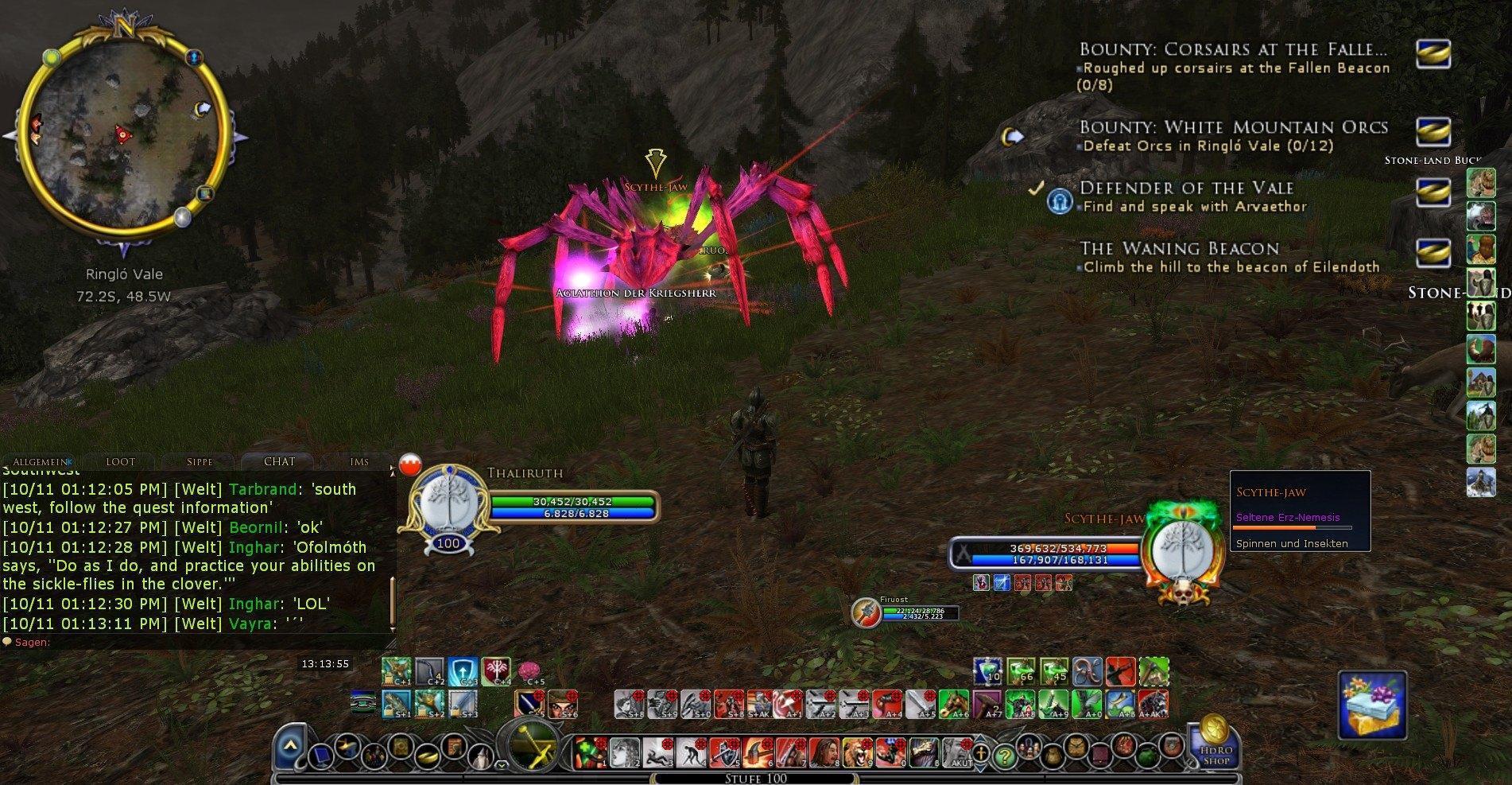Click the Stufe 100 experience bar
The width and height of the screenshot is (1512, 785).
click(755, 779)
